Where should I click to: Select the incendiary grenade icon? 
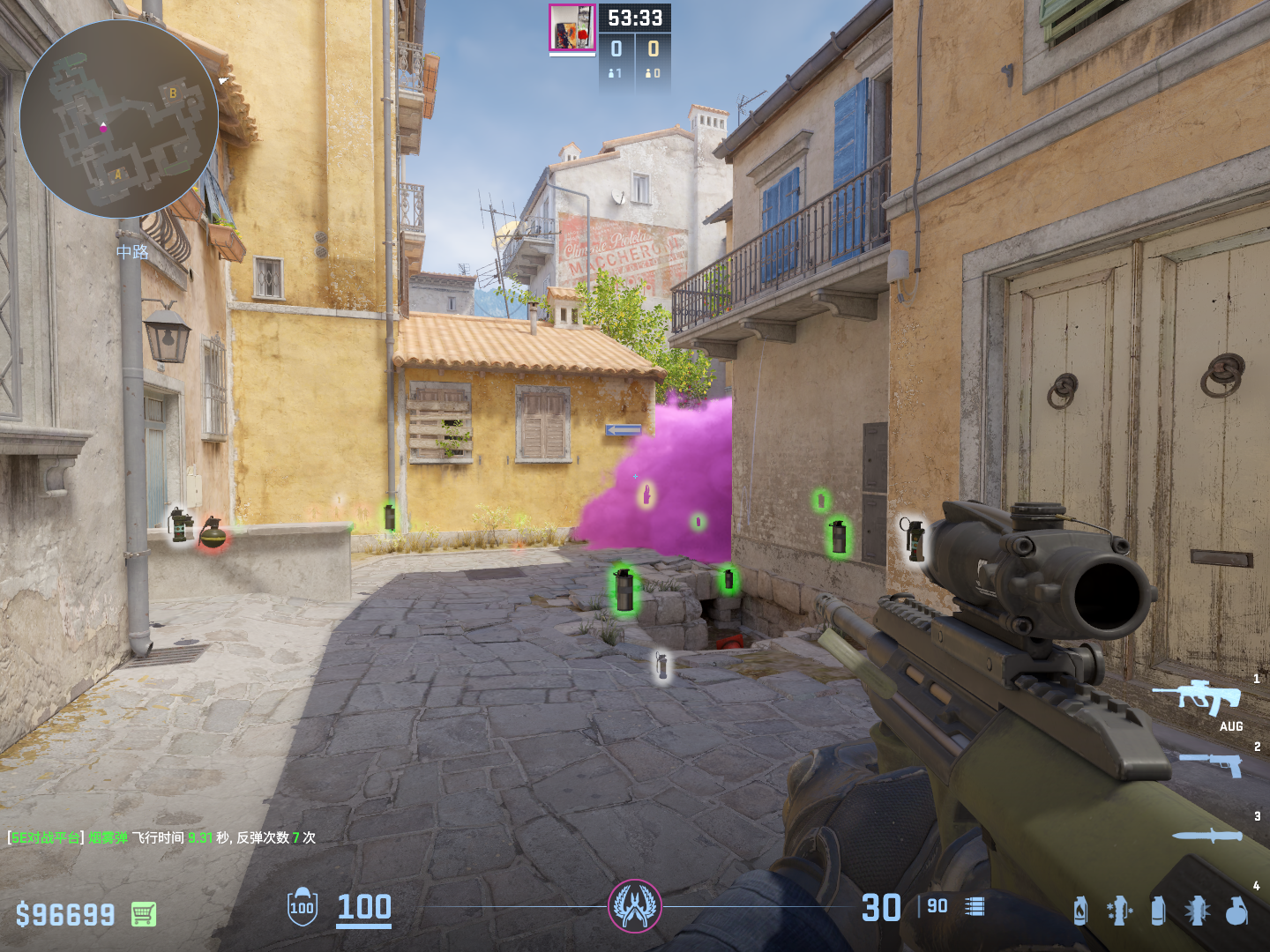pos(1080,911)
